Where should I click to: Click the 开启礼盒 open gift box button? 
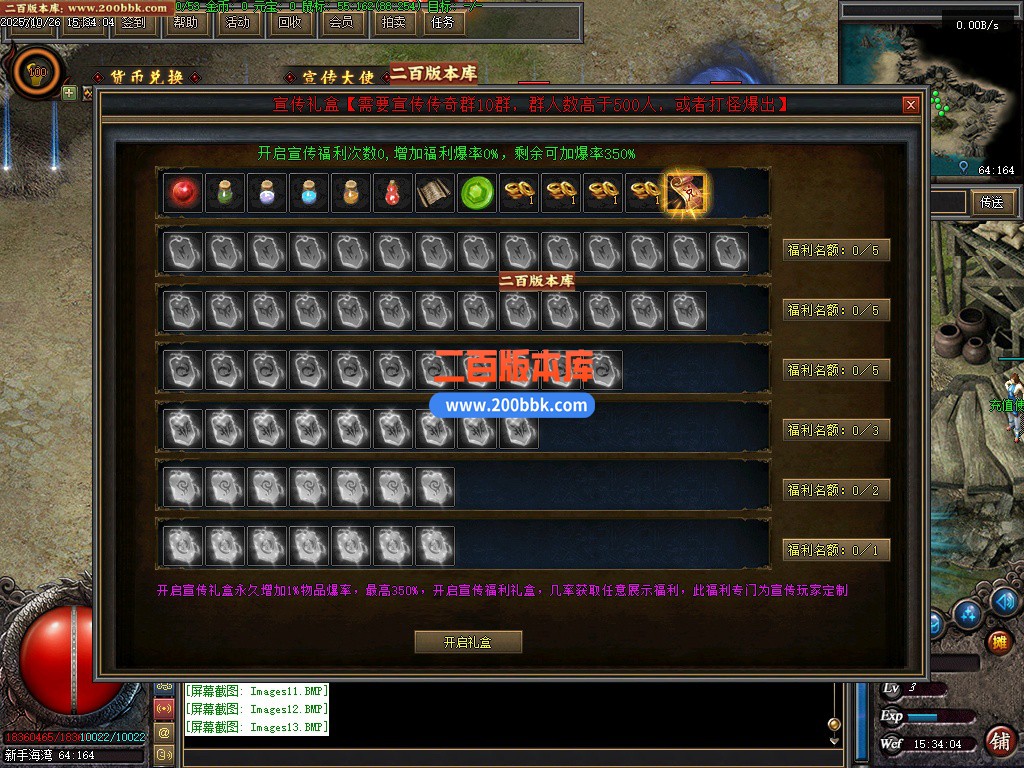point(468,642)
